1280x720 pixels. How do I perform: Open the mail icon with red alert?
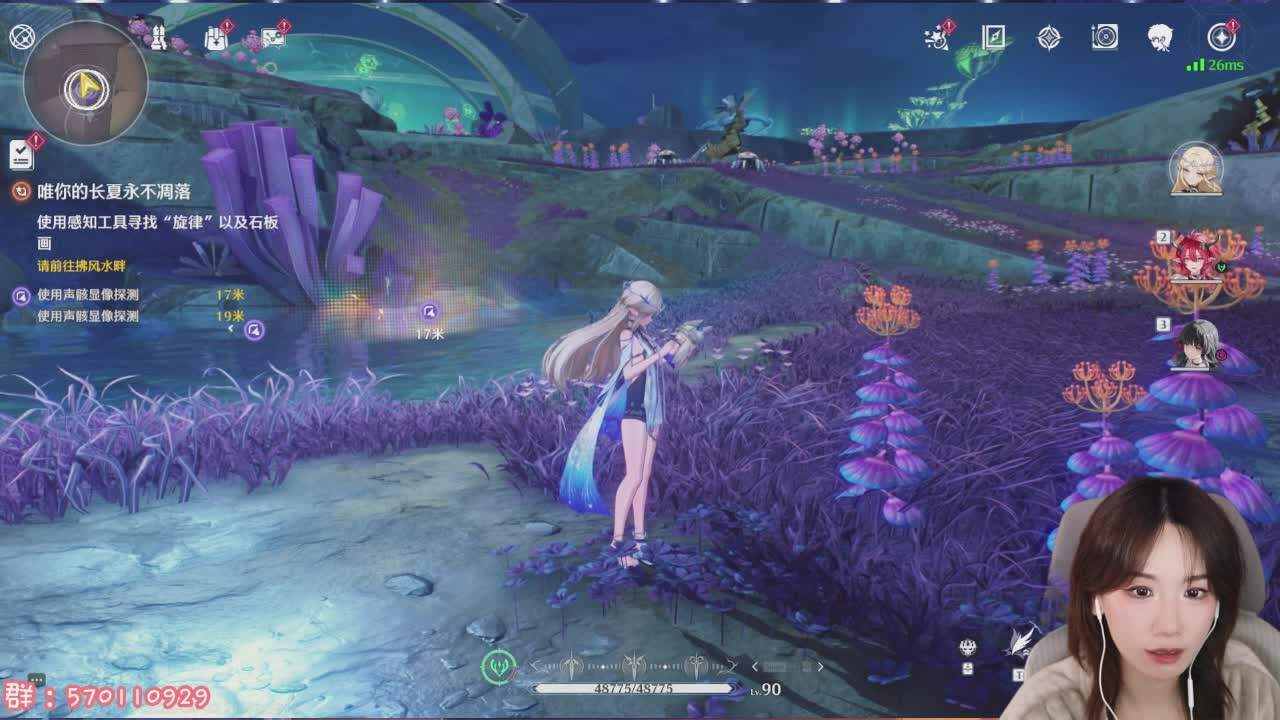273,37
